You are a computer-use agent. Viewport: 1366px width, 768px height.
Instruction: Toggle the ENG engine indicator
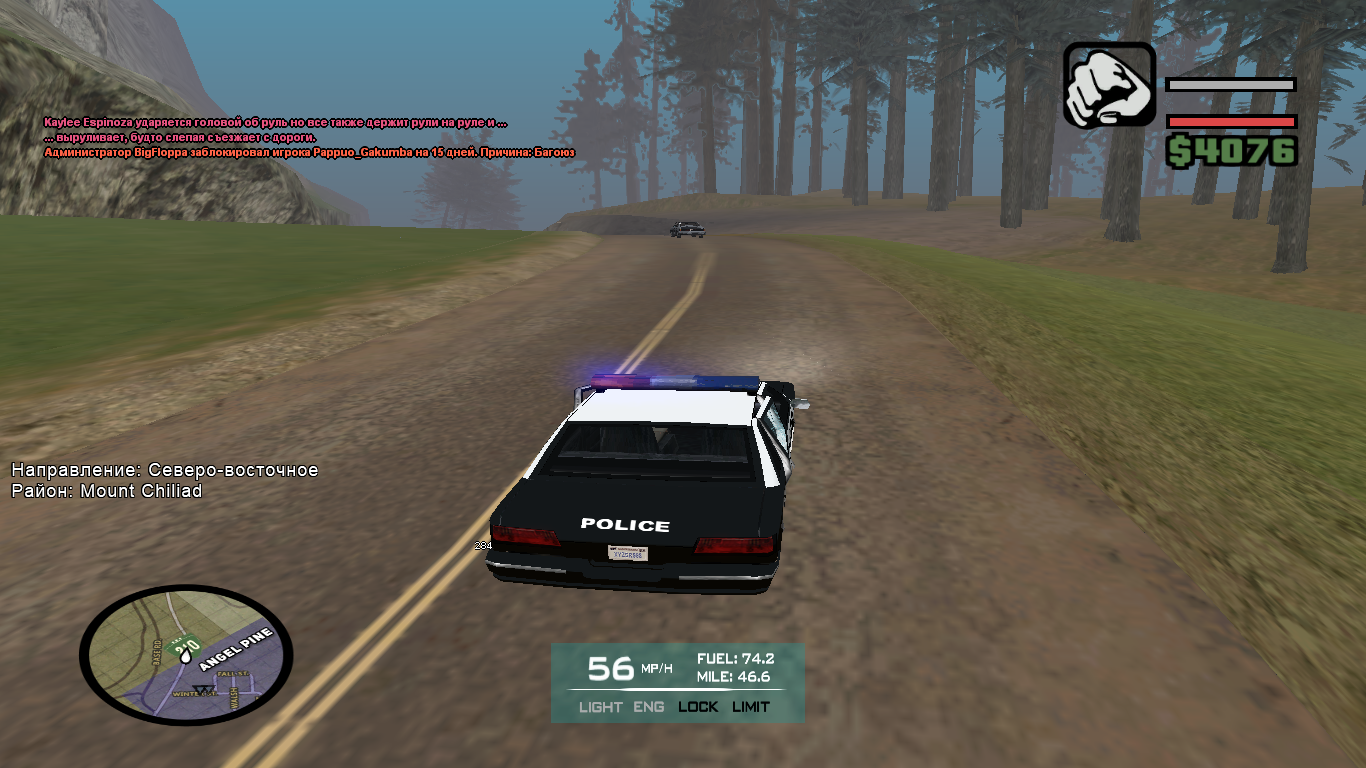pos(649,707)
